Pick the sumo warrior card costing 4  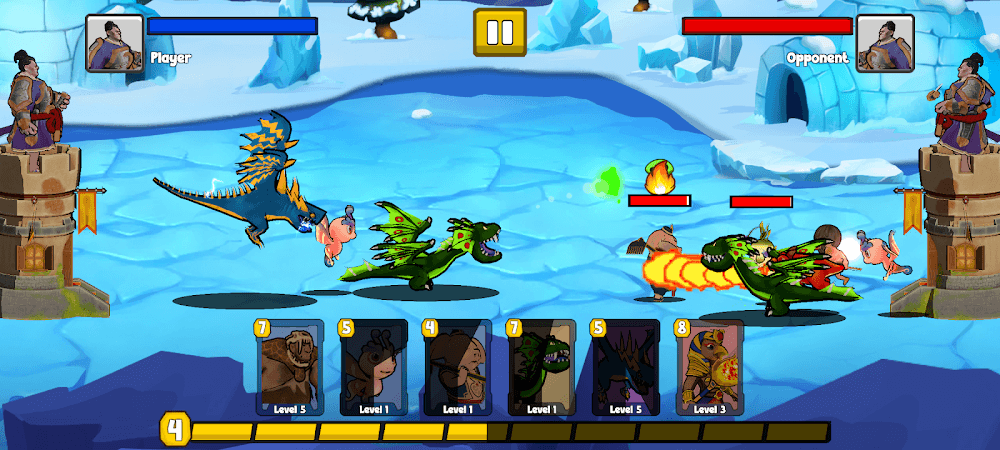click(458, 368)
